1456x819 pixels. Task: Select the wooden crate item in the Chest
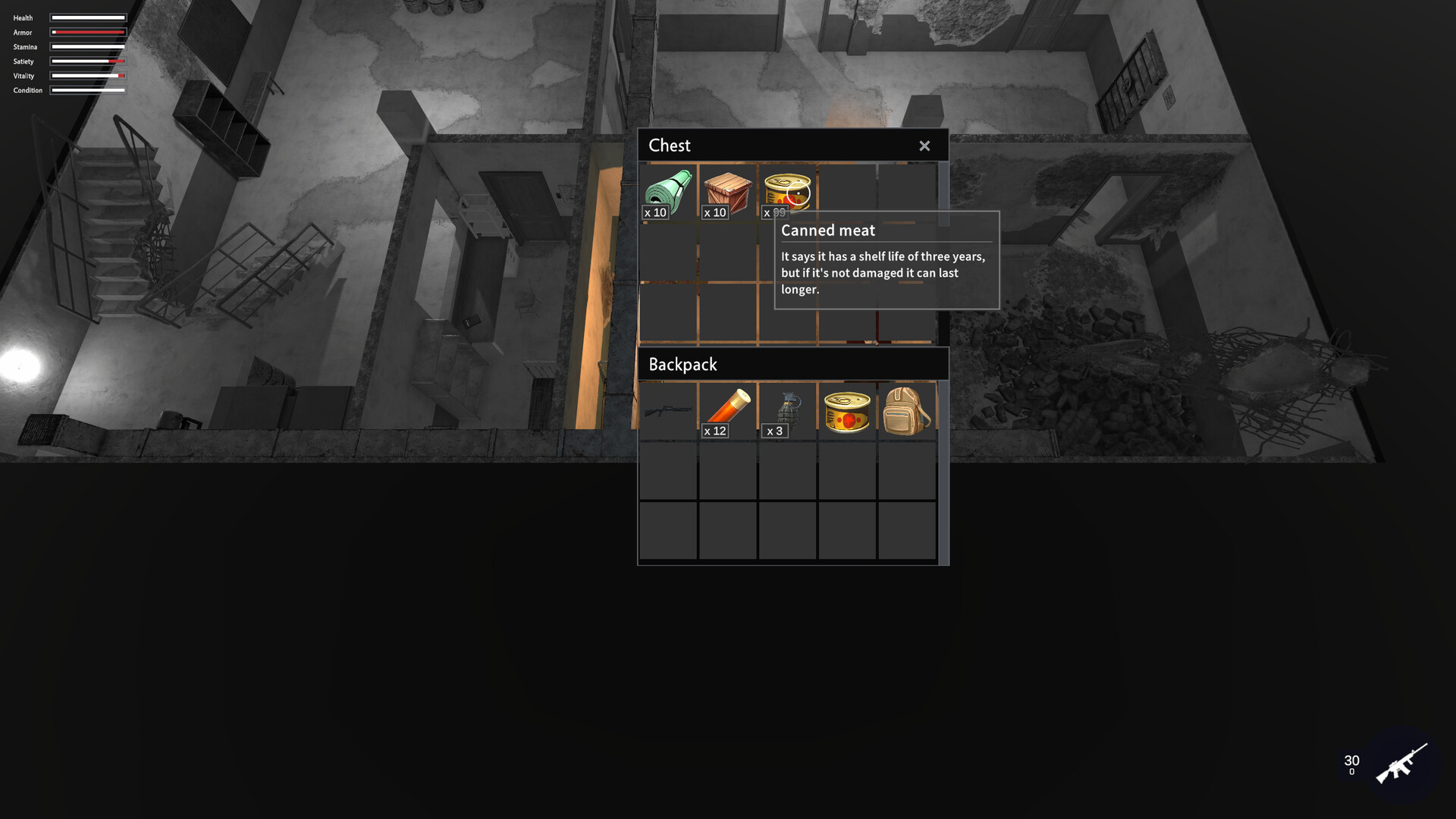click(728, 190)
